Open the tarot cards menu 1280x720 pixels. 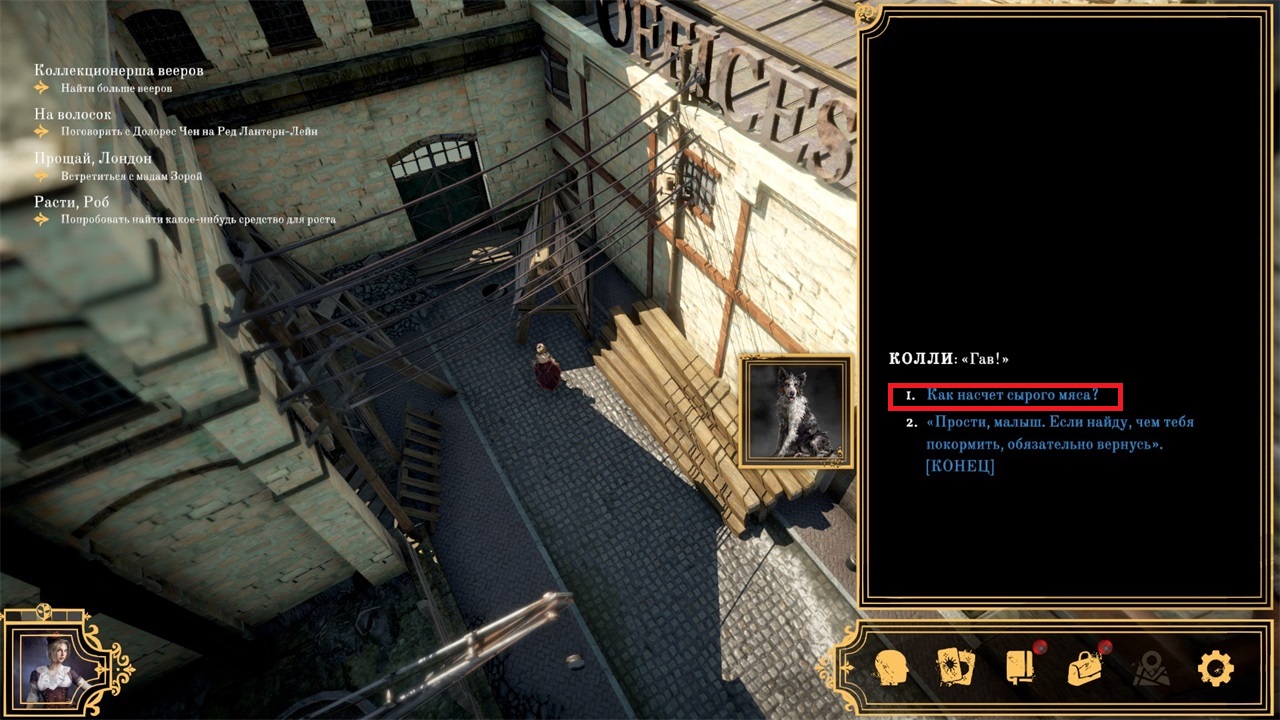[x=956, y=667]
